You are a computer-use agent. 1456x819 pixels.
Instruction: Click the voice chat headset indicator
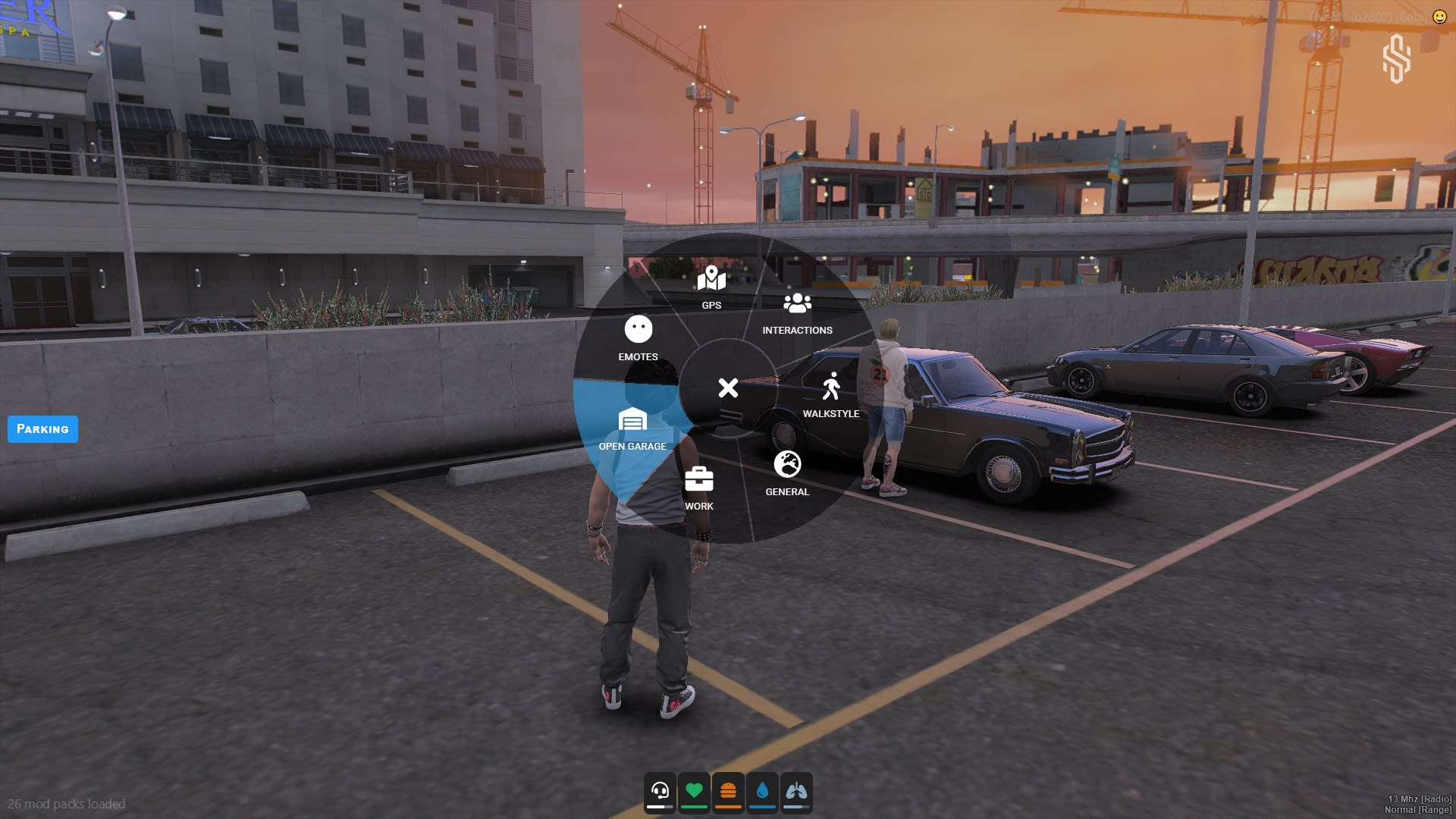click(x=659, y=791)
